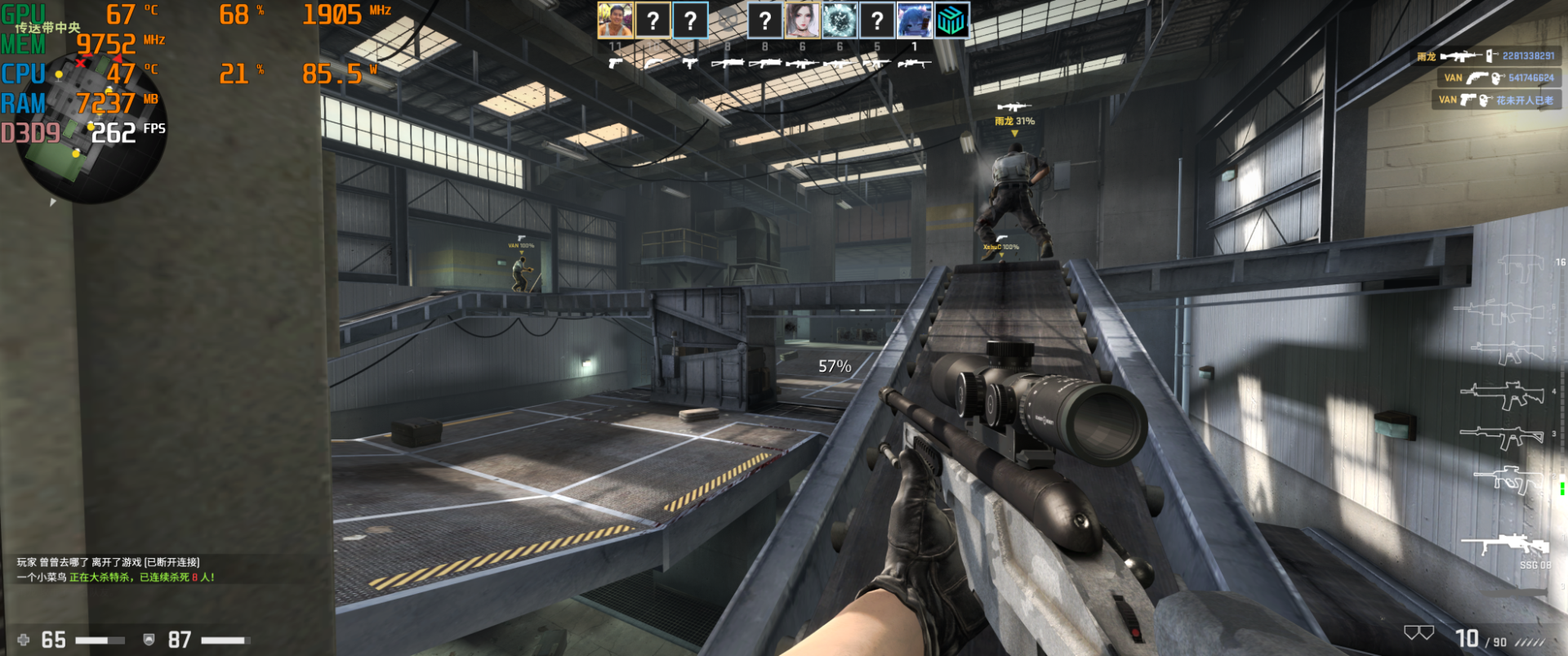This screenshot has width=1568, height=656.
Task: Select the blue-haired anime girl avatar
Action: coord(914,20)
